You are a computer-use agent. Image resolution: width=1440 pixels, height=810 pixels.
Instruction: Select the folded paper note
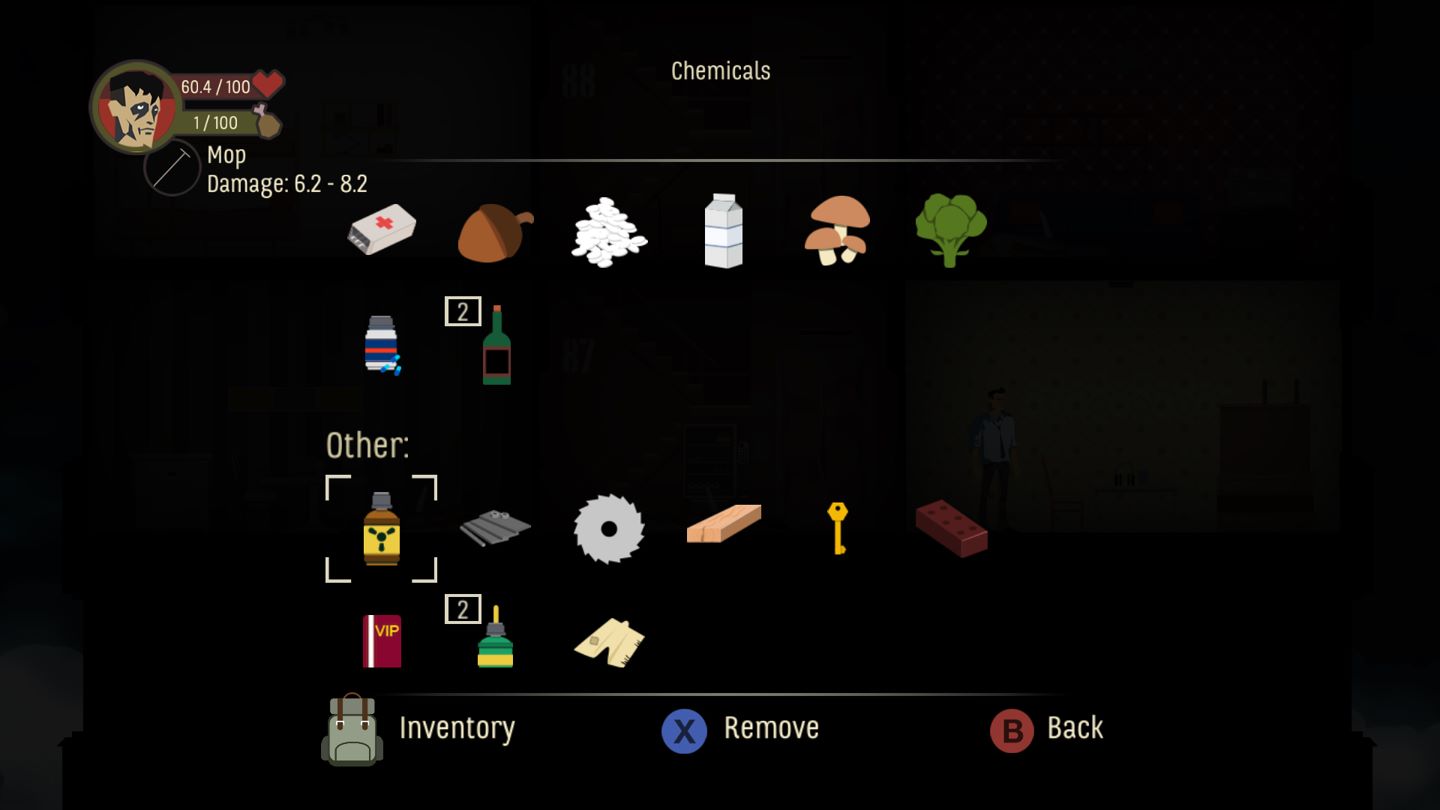(x=608, y=640)
